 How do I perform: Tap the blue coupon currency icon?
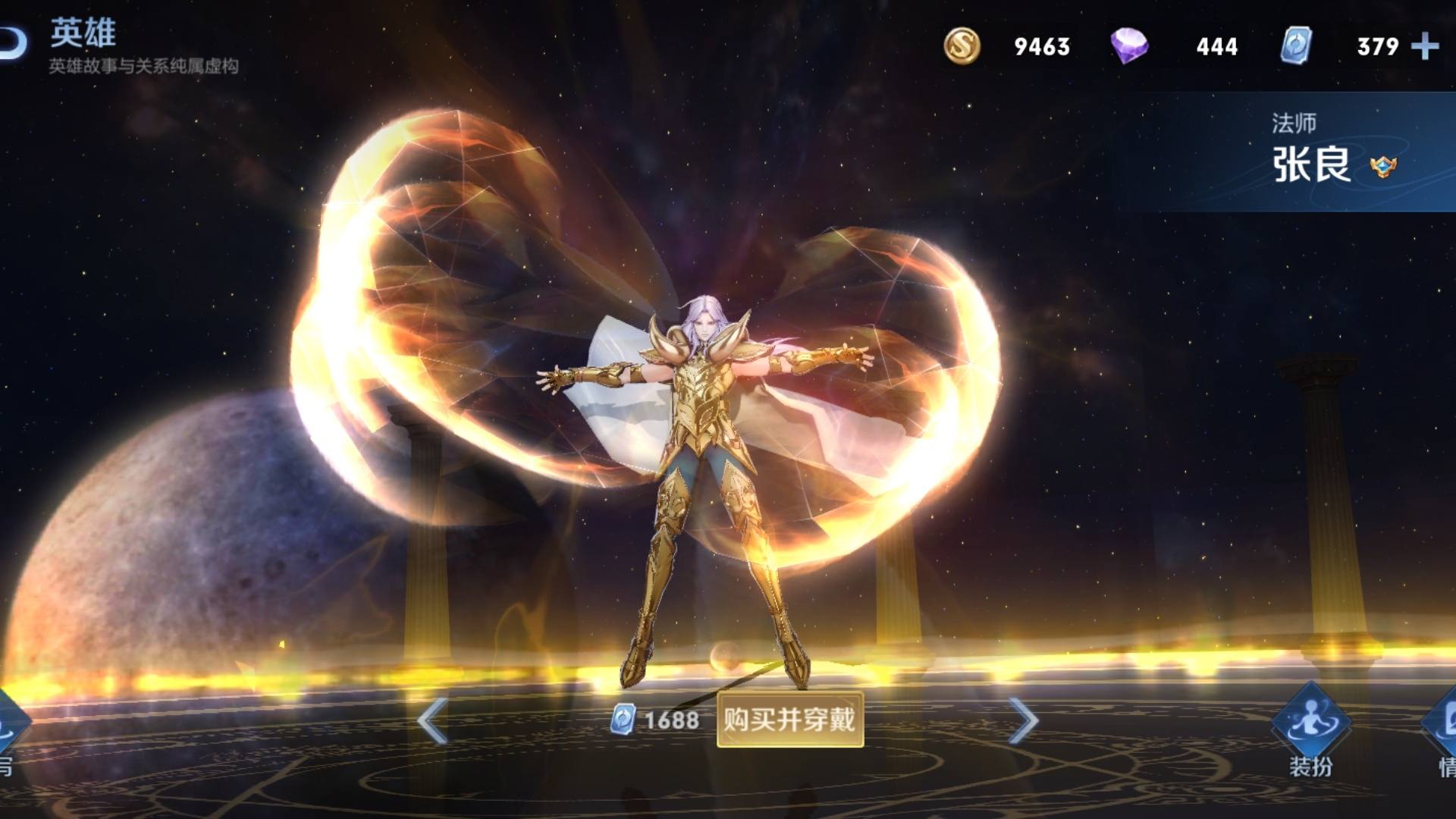(x=1297, y=46)
